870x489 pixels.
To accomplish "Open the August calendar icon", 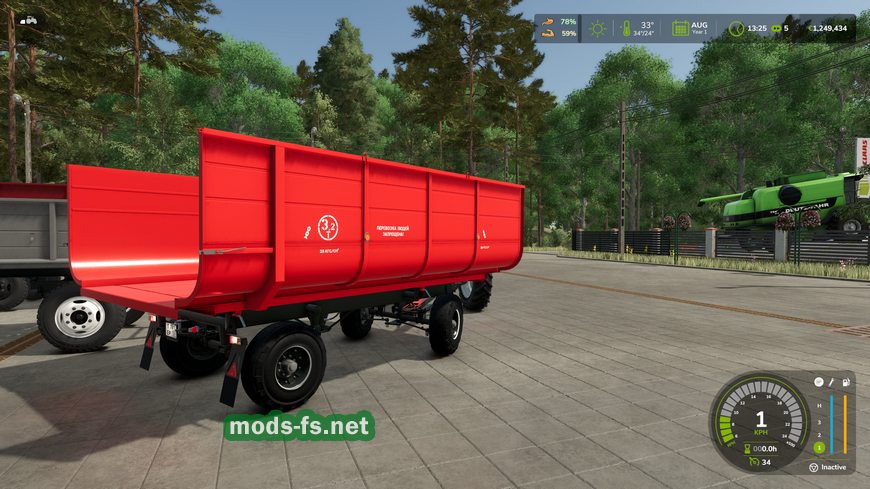I will tap(680, 28).
